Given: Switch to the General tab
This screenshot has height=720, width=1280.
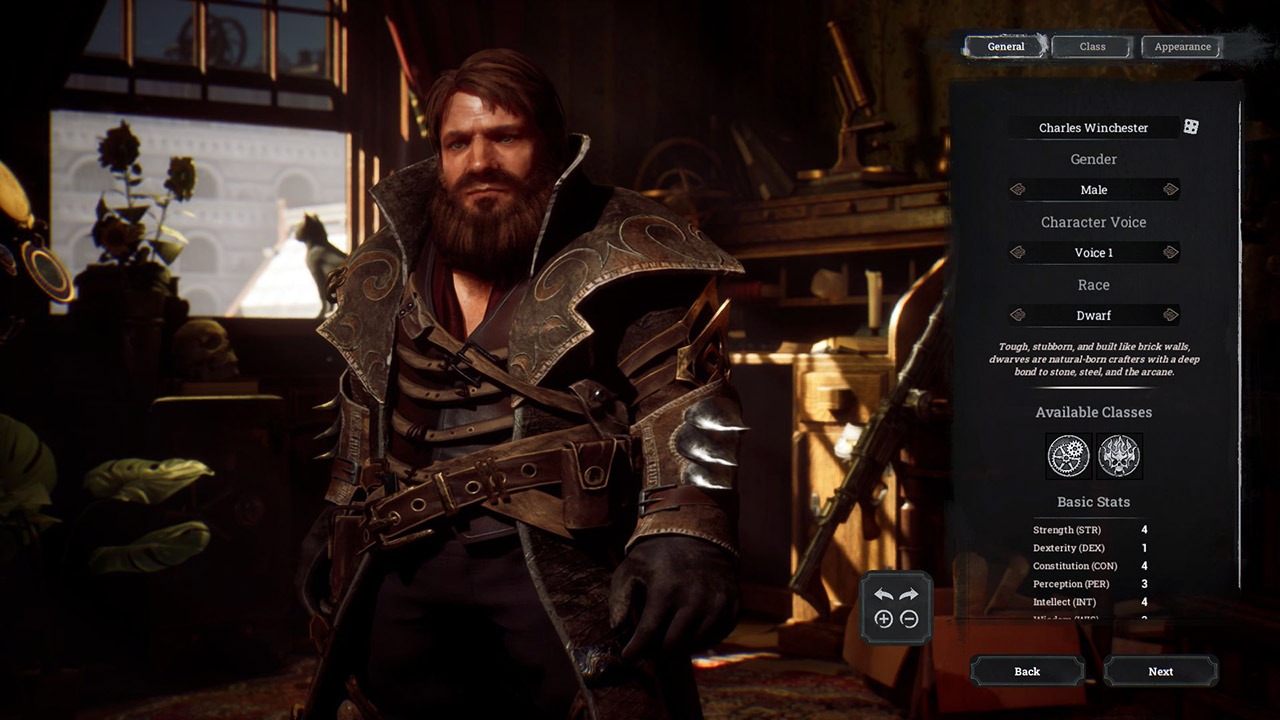Looking at the screenshot, I should tap(1005, 47).
